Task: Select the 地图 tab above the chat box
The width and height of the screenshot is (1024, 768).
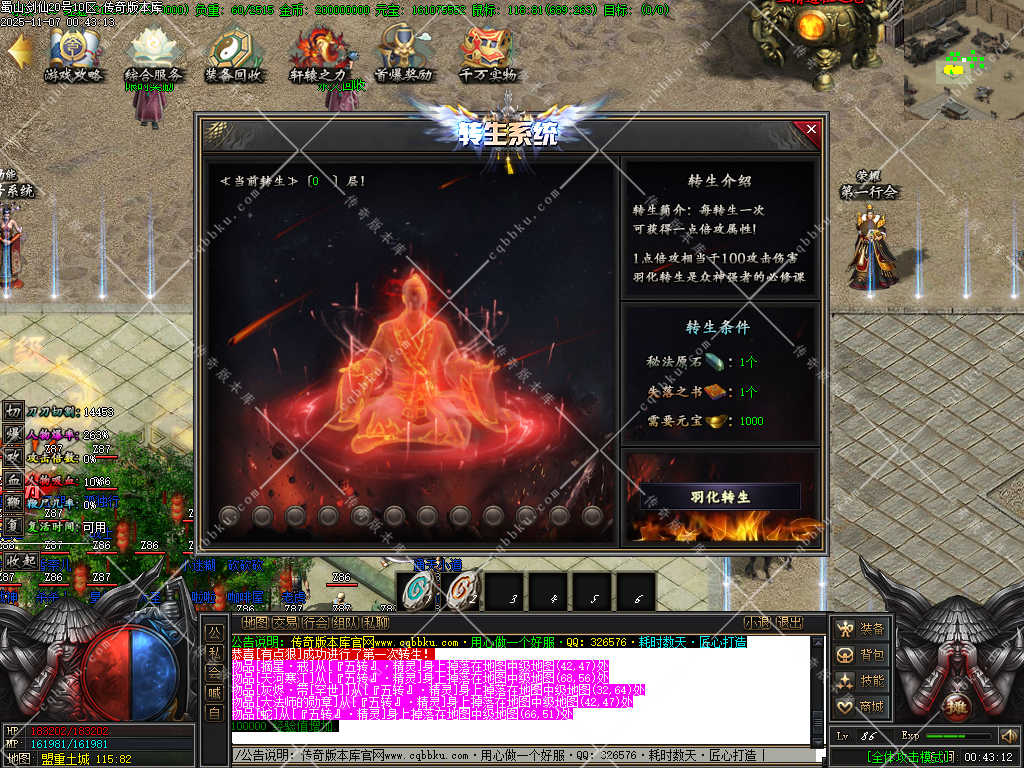Action: click(255, 622)
